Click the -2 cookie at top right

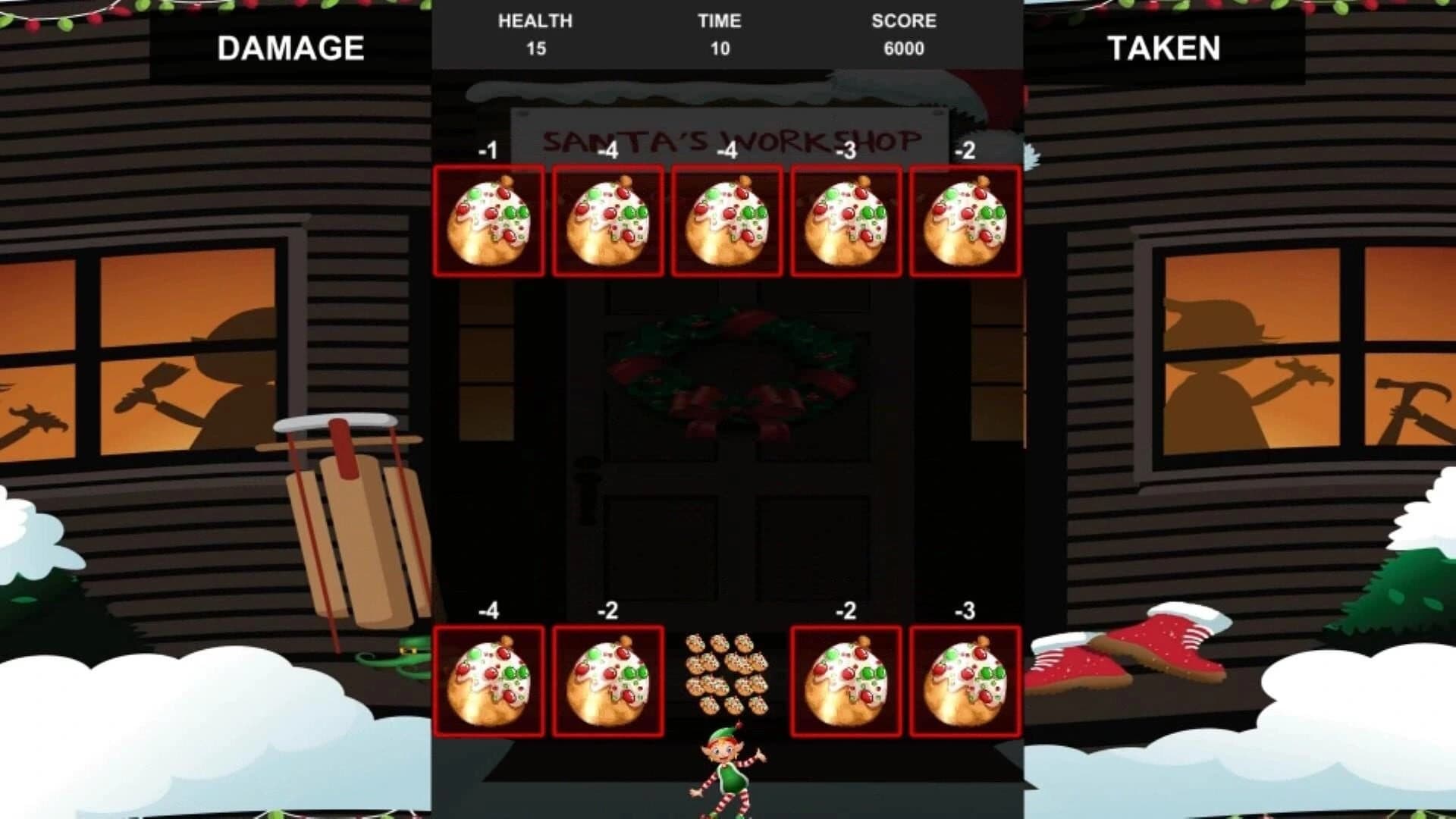click(x=964, y=221)
